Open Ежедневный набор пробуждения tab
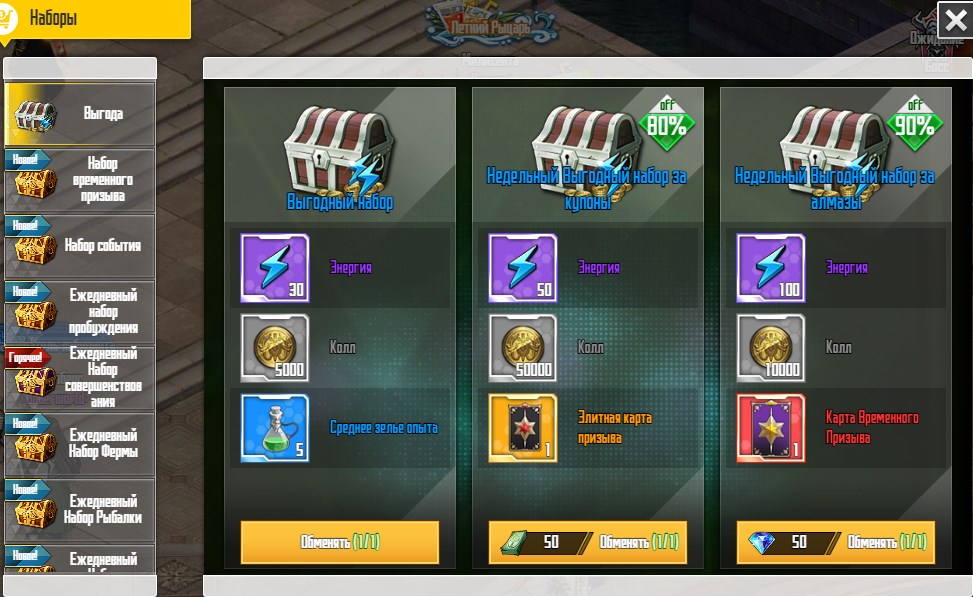The width and height of the screenshot is (973, 597). [x=80, y=311]
